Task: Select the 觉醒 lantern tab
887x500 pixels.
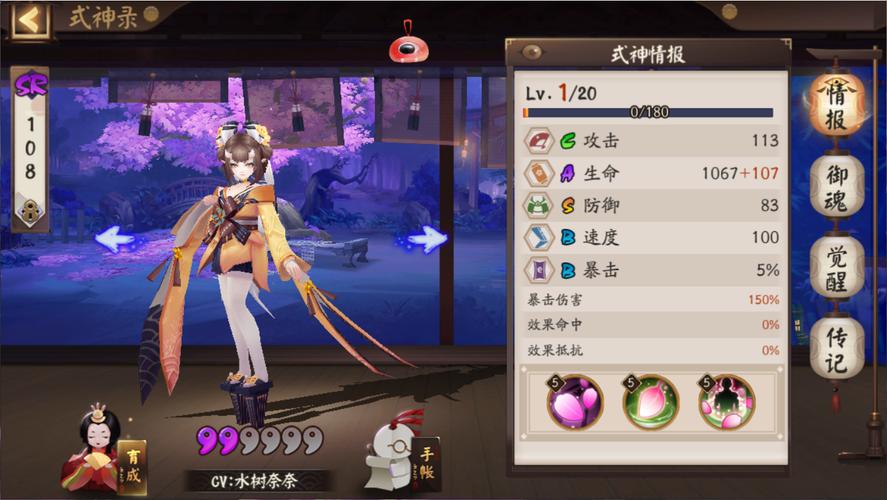Action: tap(836, 266)
